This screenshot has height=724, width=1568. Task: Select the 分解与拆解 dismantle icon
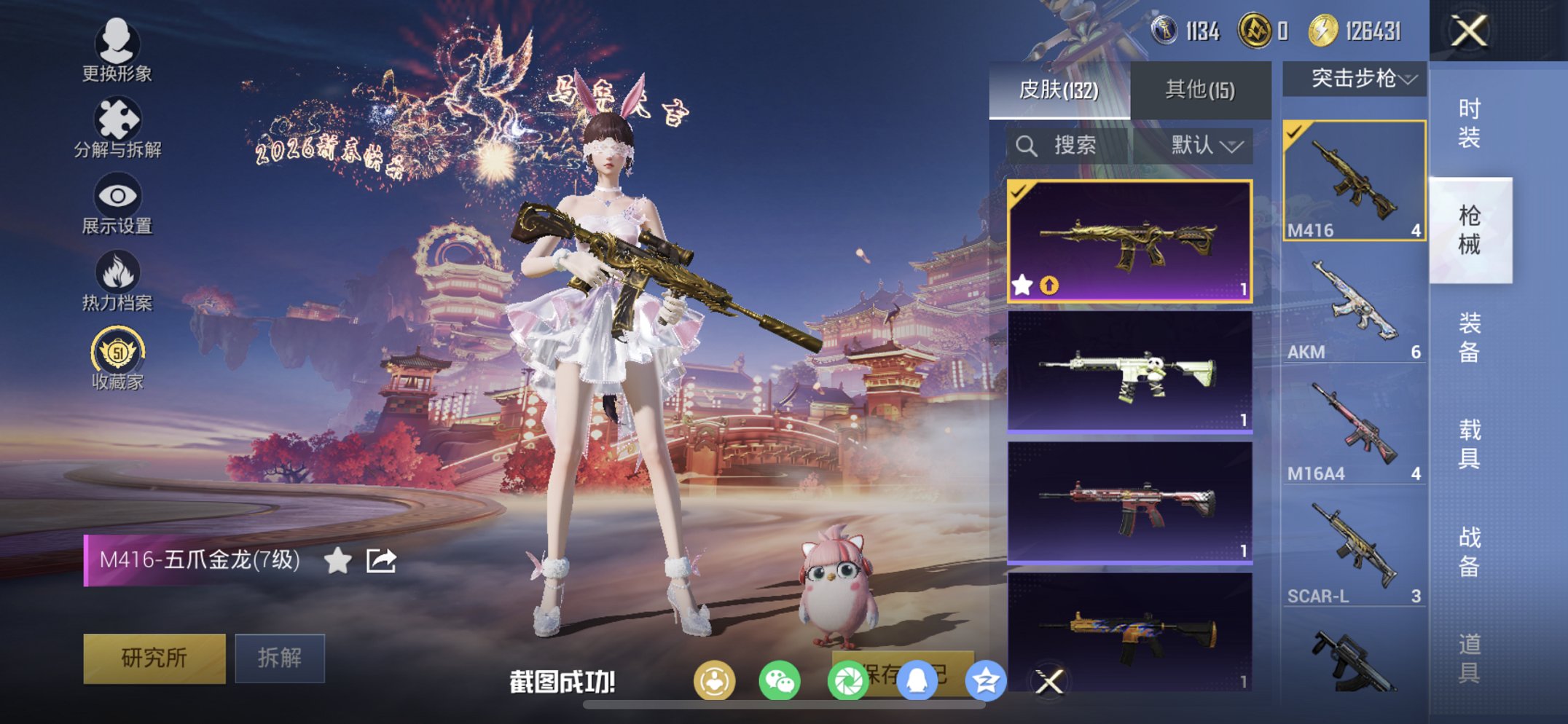(119, 118)
